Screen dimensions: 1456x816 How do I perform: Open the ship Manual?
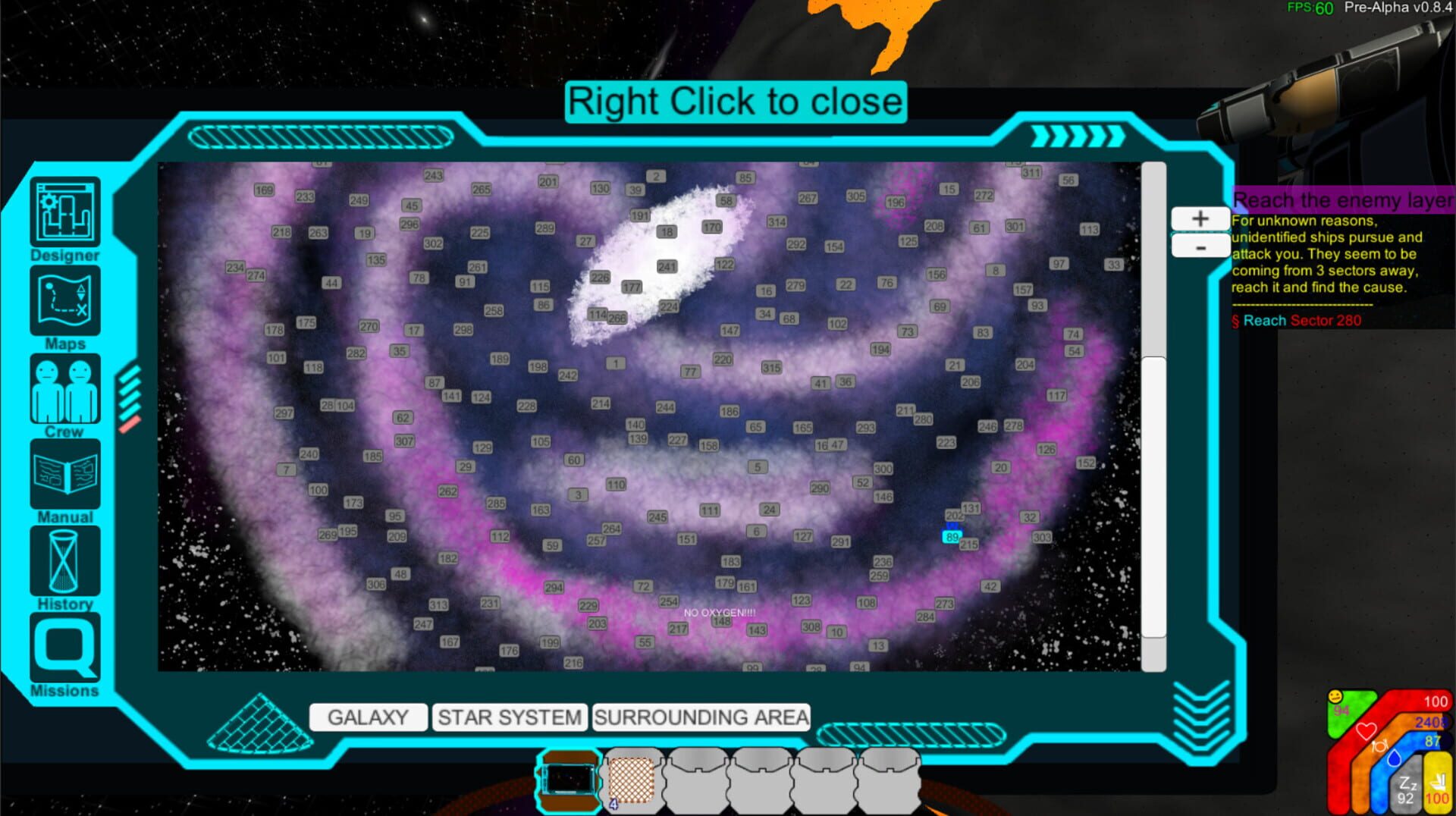[64, 475]
